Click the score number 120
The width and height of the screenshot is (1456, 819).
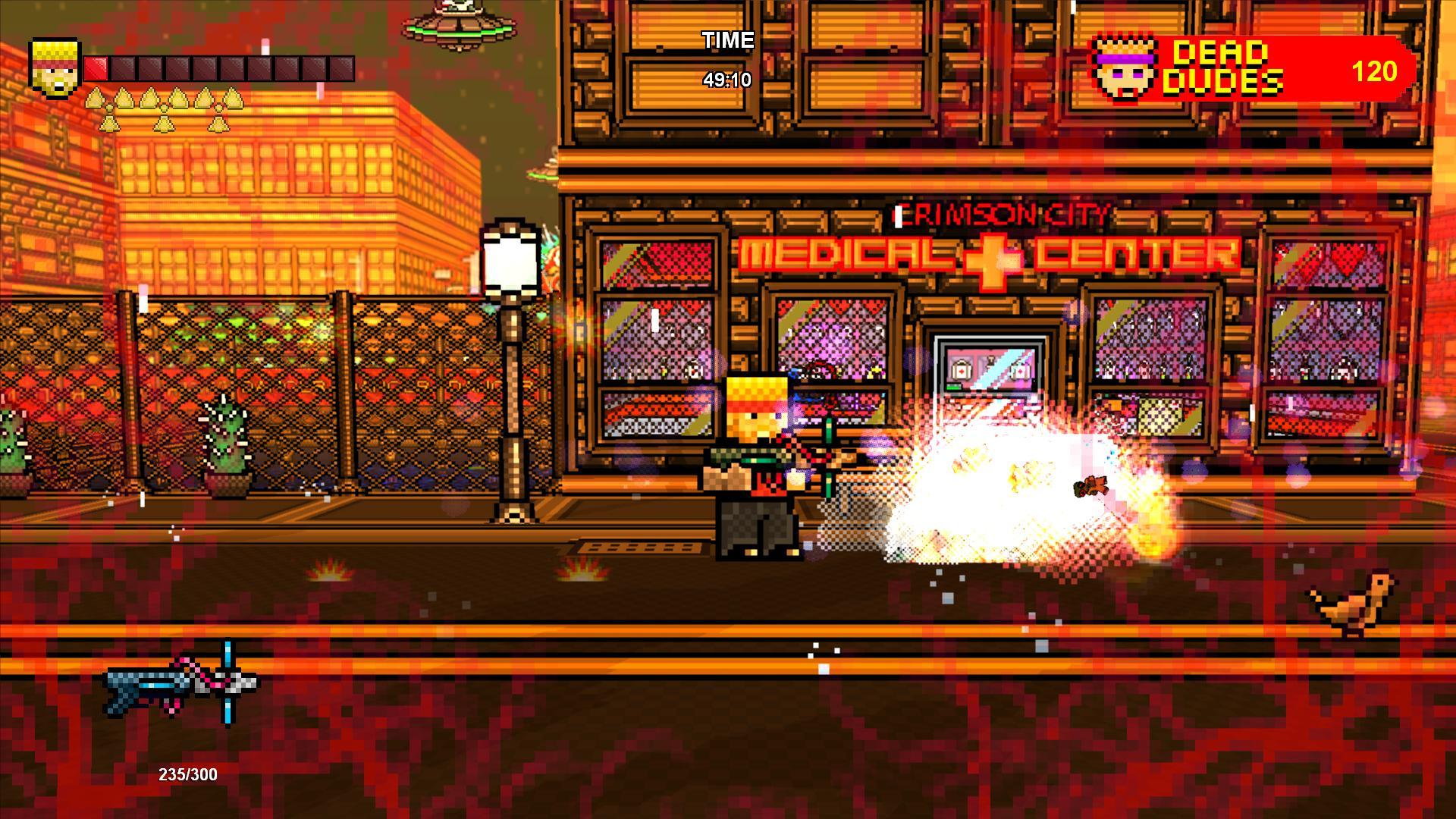[x=1375, y=72]
